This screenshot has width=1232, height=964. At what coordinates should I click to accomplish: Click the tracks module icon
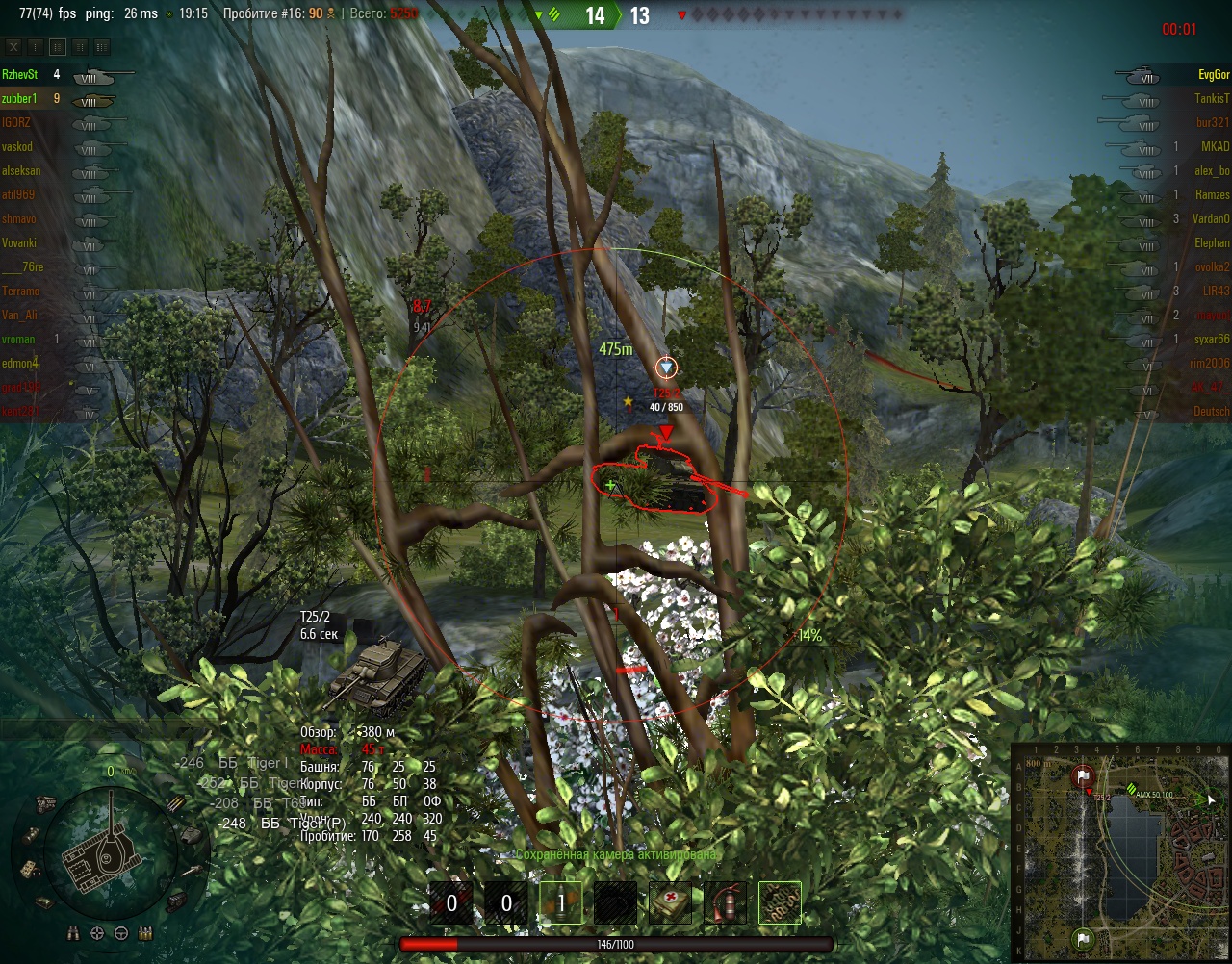click(177, 902)
